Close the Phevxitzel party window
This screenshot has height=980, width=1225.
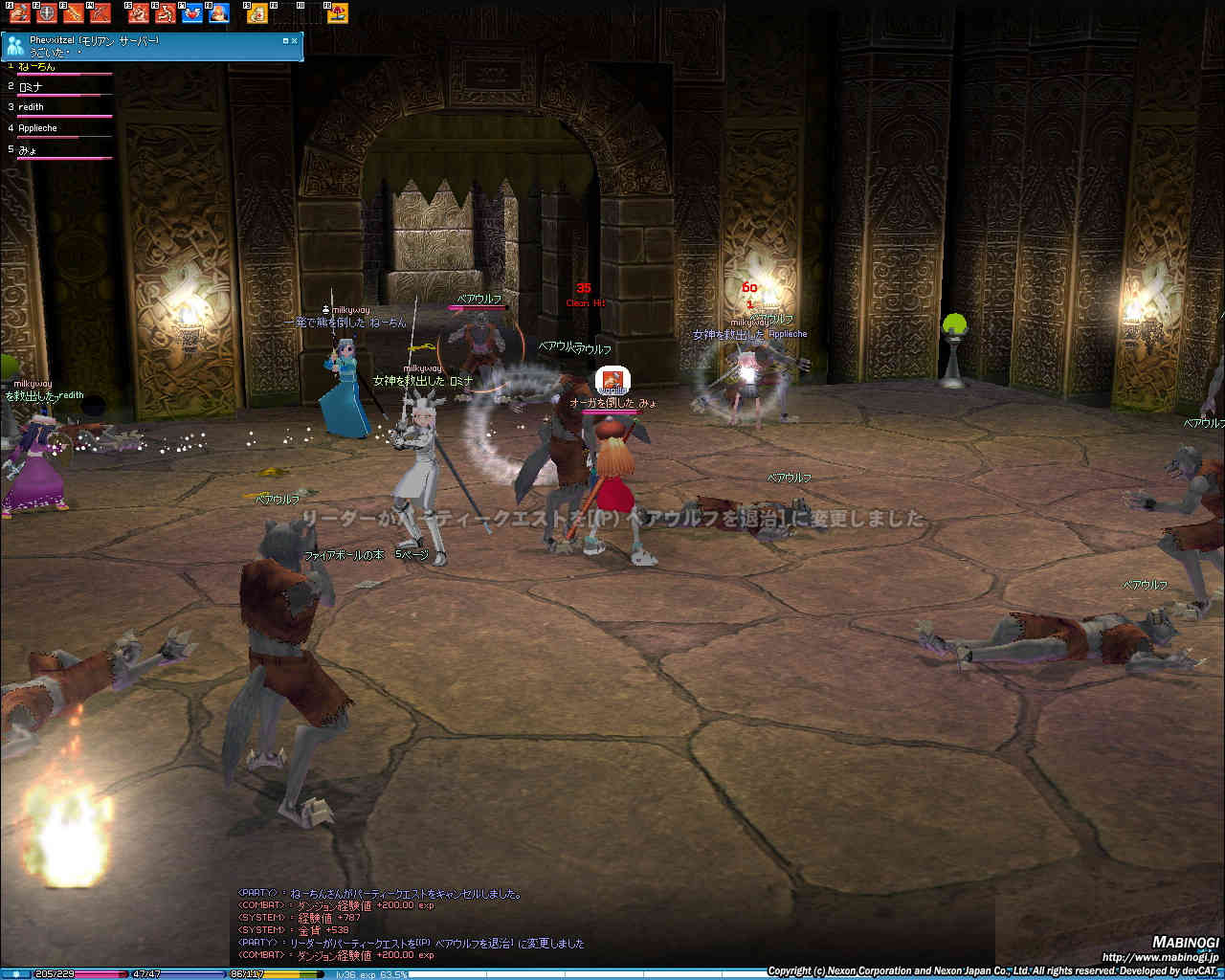point(295,41)
